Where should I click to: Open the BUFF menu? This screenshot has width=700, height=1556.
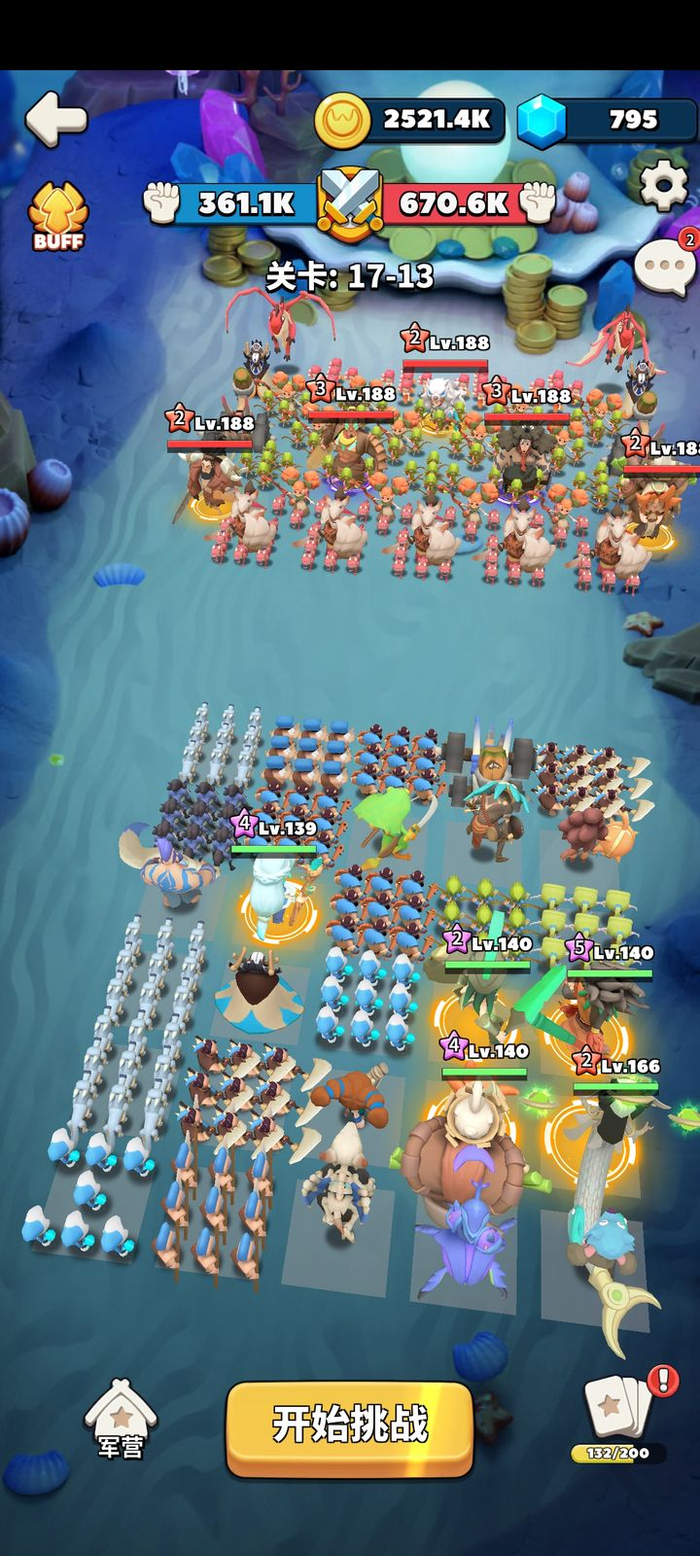pos(58,216)
